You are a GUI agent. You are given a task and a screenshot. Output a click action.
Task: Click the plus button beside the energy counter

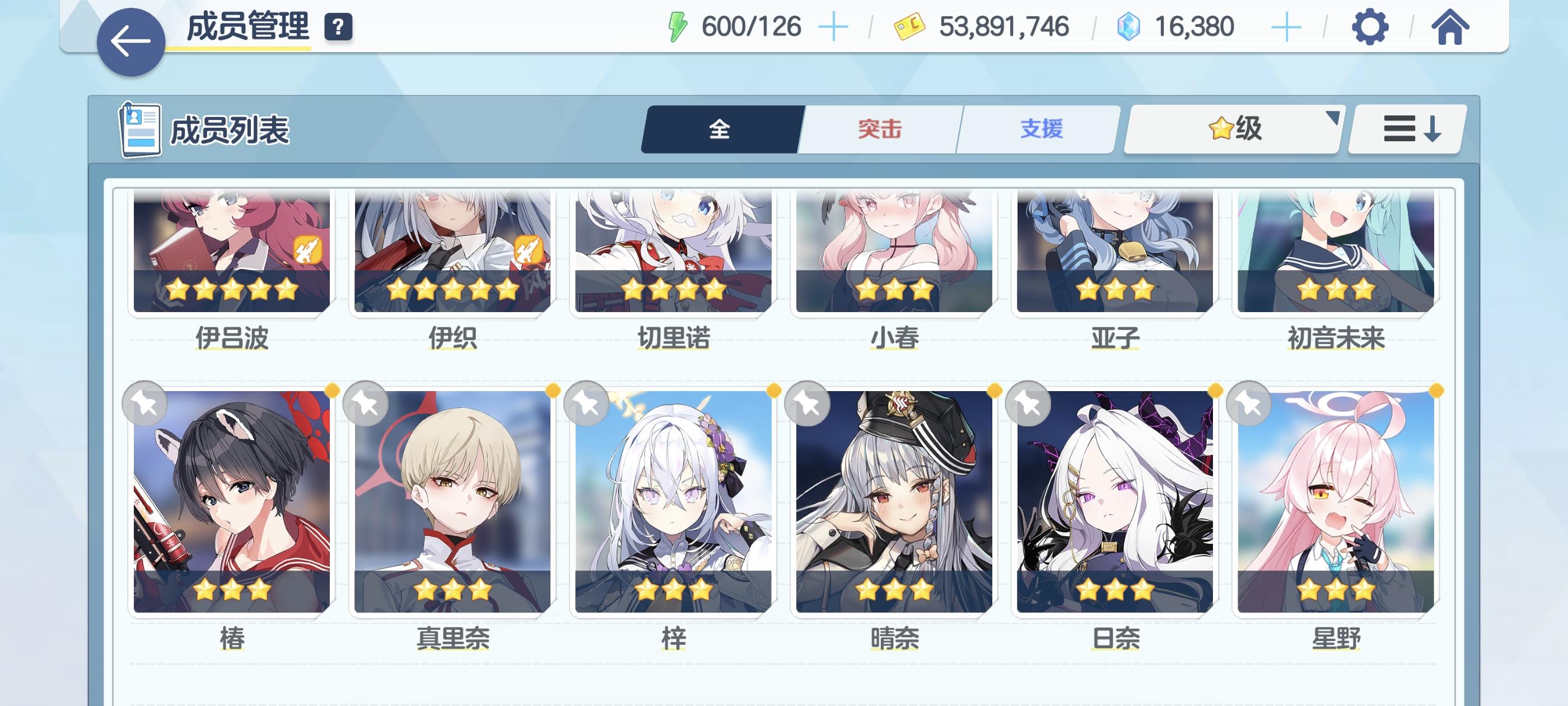click(832, 26)
